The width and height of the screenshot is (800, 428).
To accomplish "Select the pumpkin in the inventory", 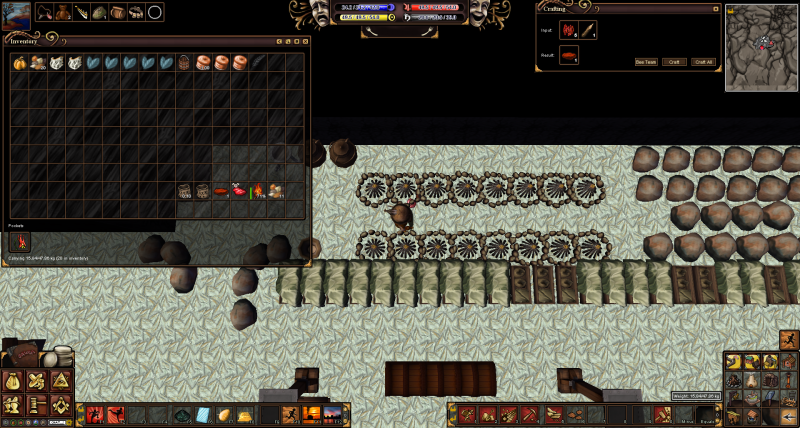I will pos(19,62).
